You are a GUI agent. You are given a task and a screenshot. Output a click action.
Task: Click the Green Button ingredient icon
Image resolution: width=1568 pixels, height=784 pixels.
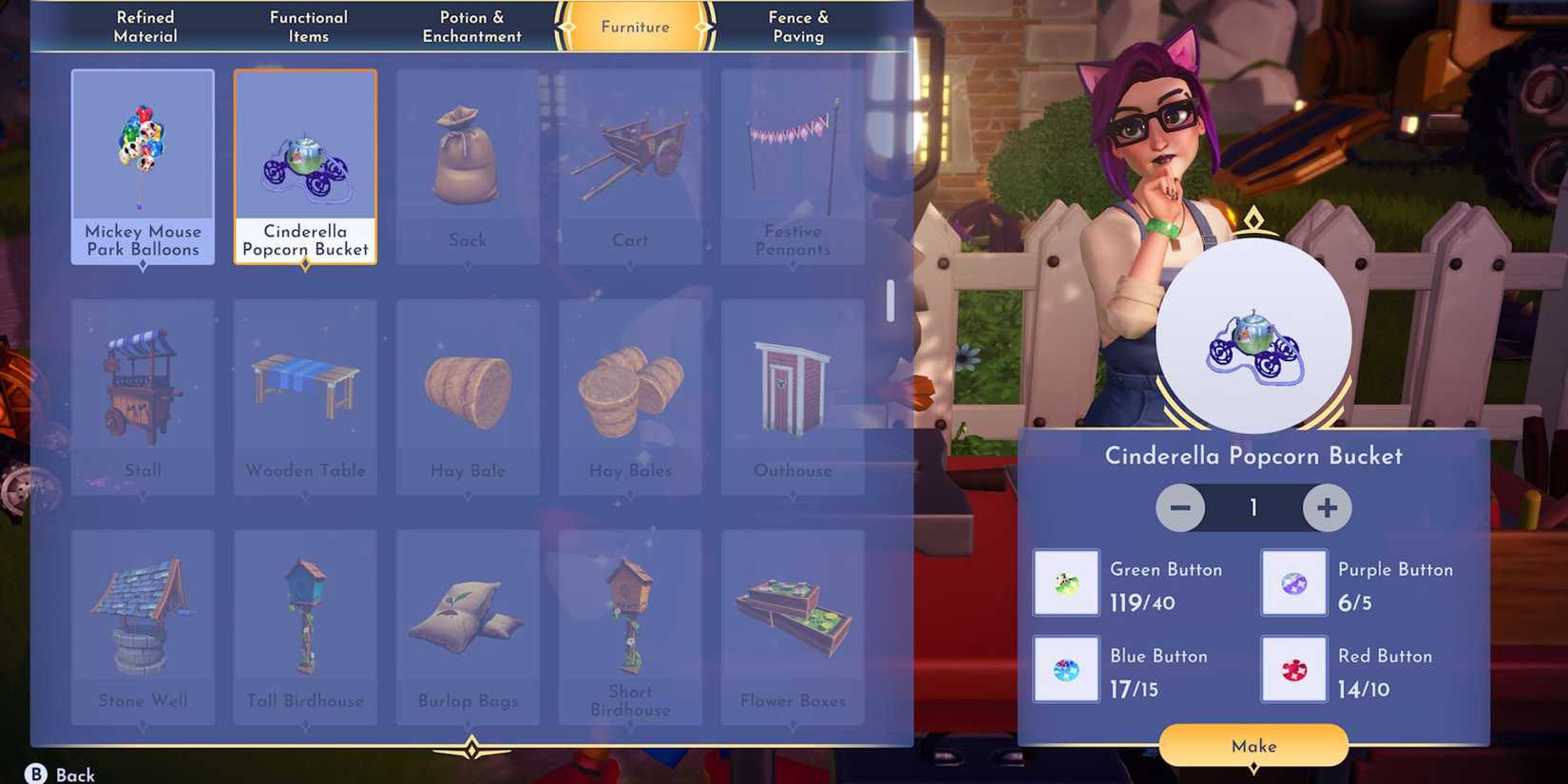click(x=1065, y=582)
